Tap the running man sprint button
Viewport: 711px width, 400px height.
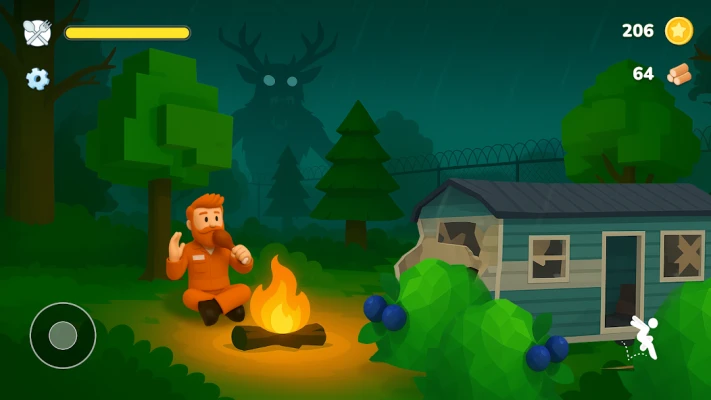(x=645, y=336)
